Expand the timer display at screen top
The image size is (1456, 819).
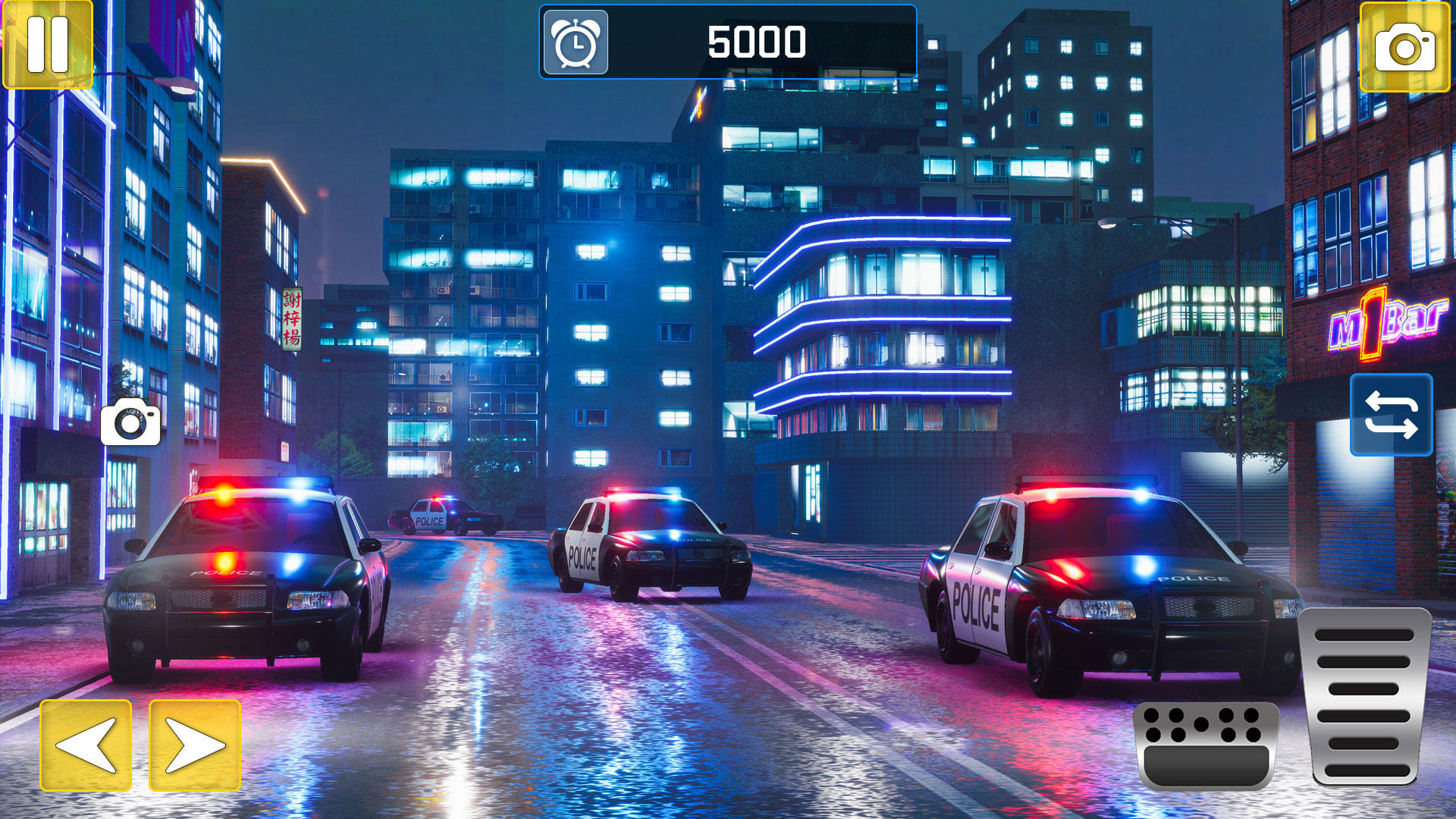(x=726, y=42)
